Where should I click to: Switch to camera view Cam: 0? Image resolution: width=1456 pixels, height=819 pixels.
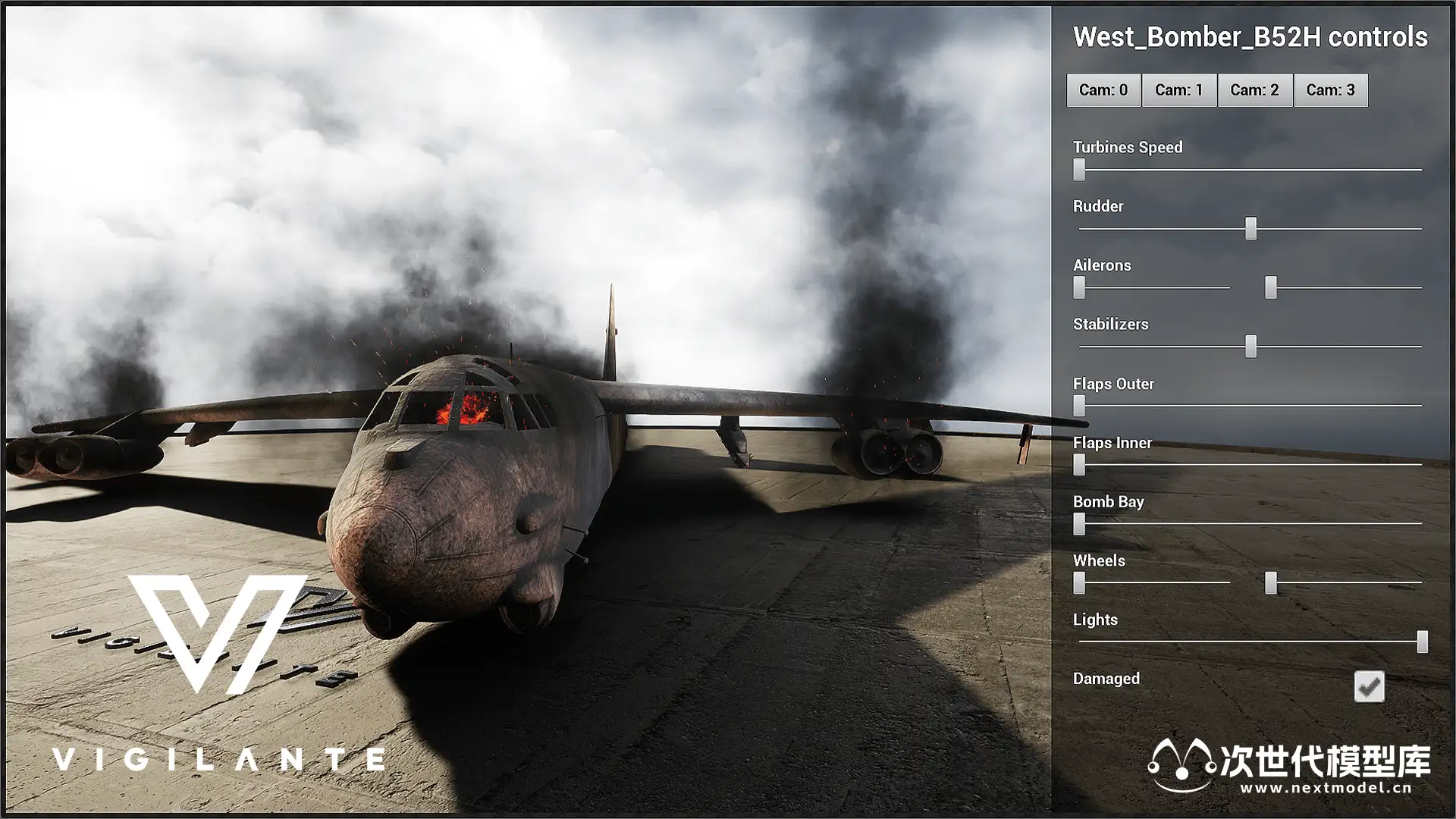(1103, 90)
